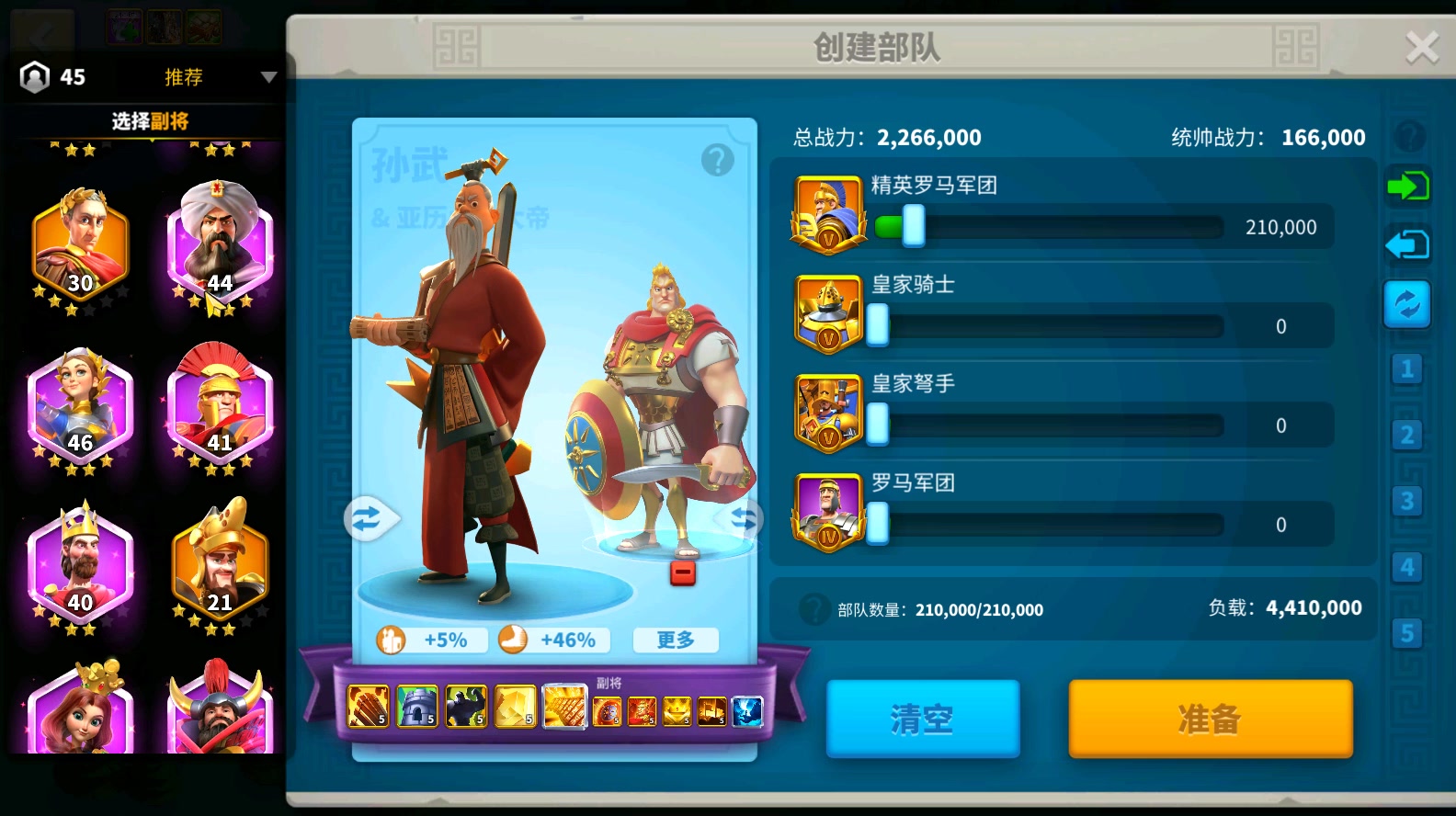Open the highlighted scroll item slot

tap(565, 706)
